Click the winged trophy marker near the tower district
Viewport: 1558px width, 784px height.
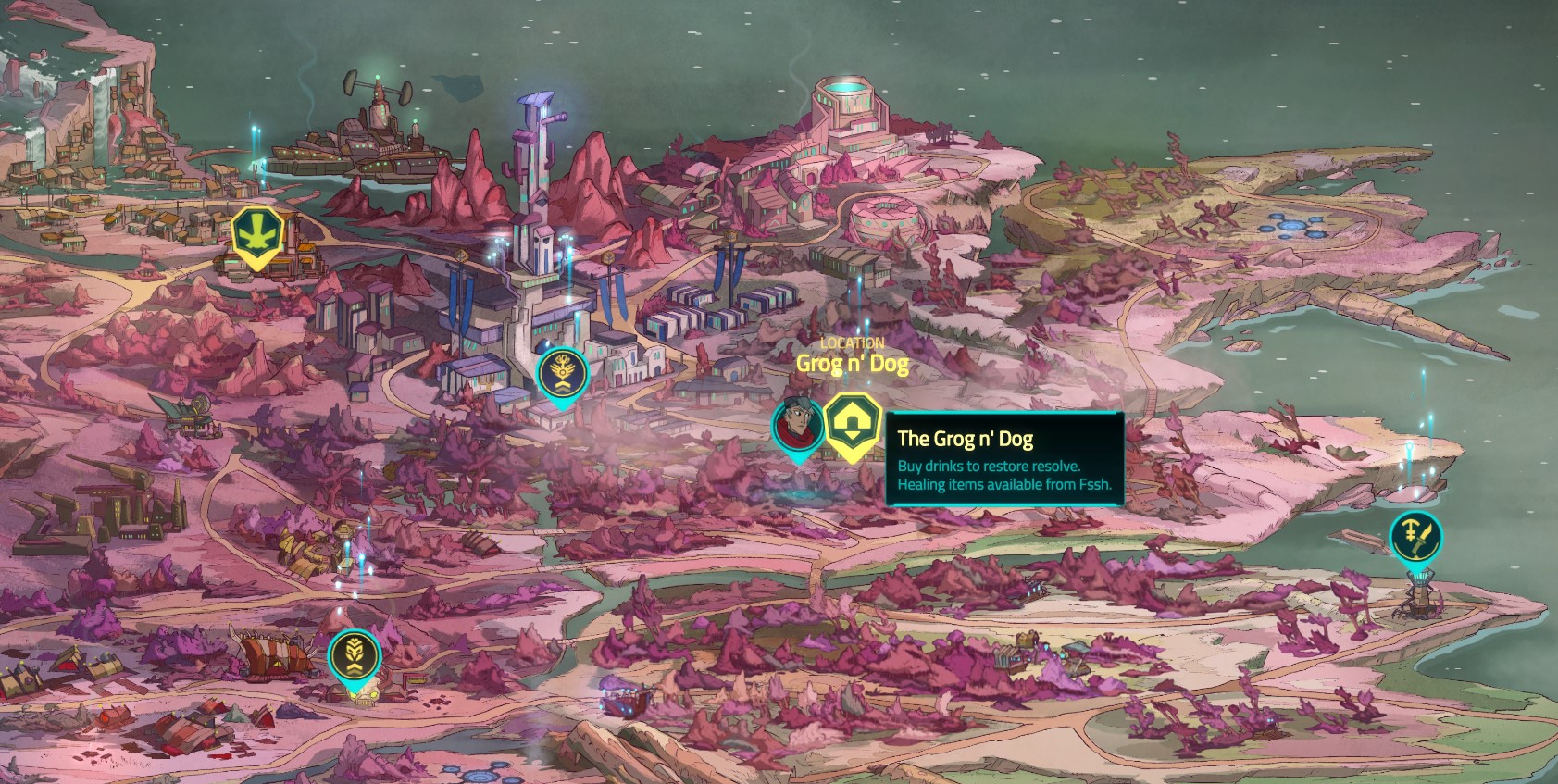[x=562, y=370]
